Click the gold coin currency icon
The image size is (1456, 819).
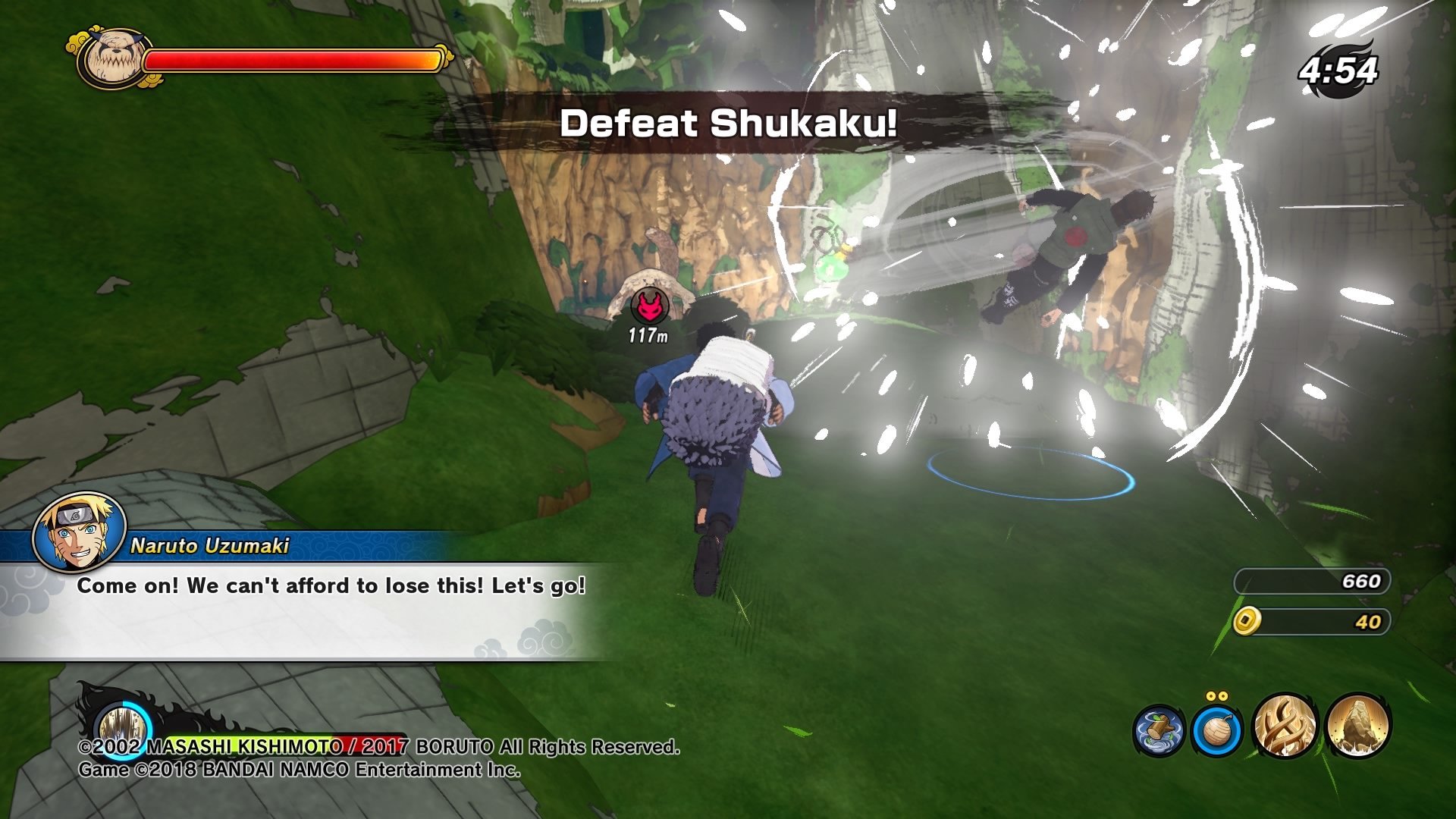pos(1247,621)
